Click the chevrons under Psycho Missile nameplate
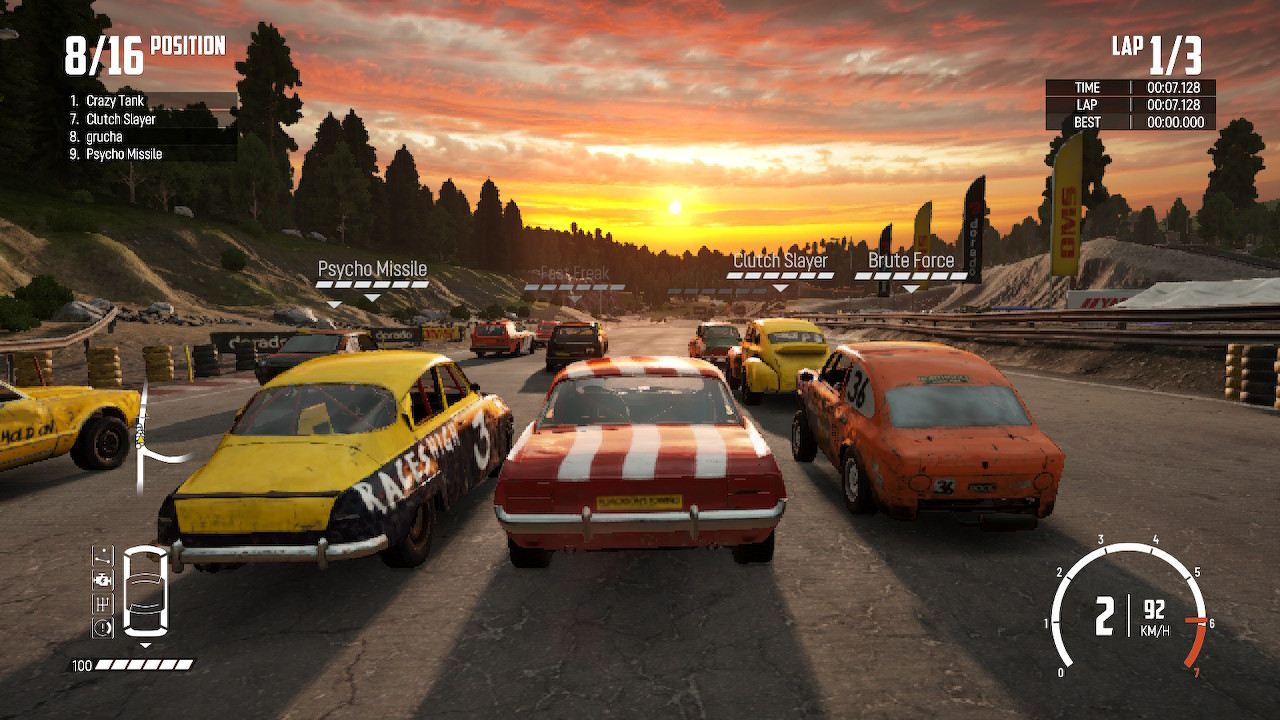The image size is (1280, 720). tap(372, 283)
